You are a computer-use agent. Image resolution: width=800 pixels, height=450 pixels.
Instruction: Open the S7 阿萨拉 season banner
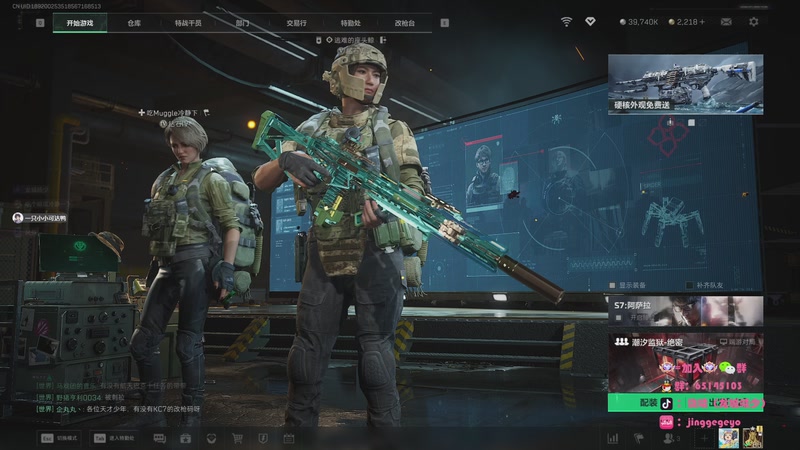pyautogui.click(x=685, y=310)
